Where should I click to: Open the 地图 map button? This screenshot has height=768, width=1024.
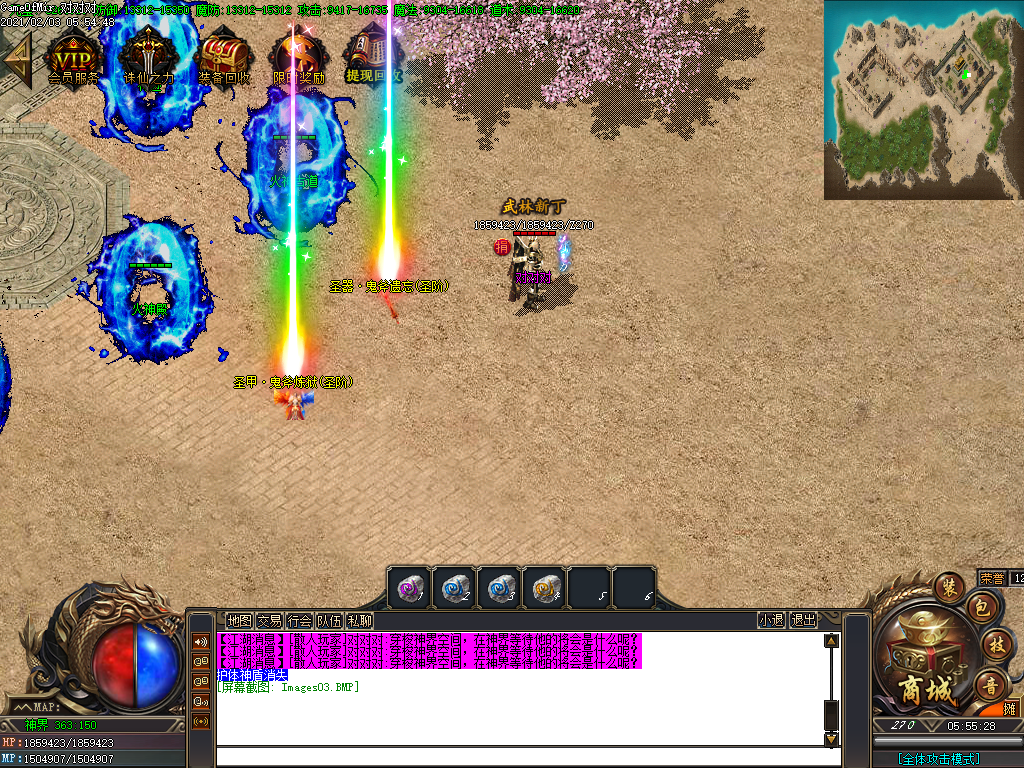[239, 621]
